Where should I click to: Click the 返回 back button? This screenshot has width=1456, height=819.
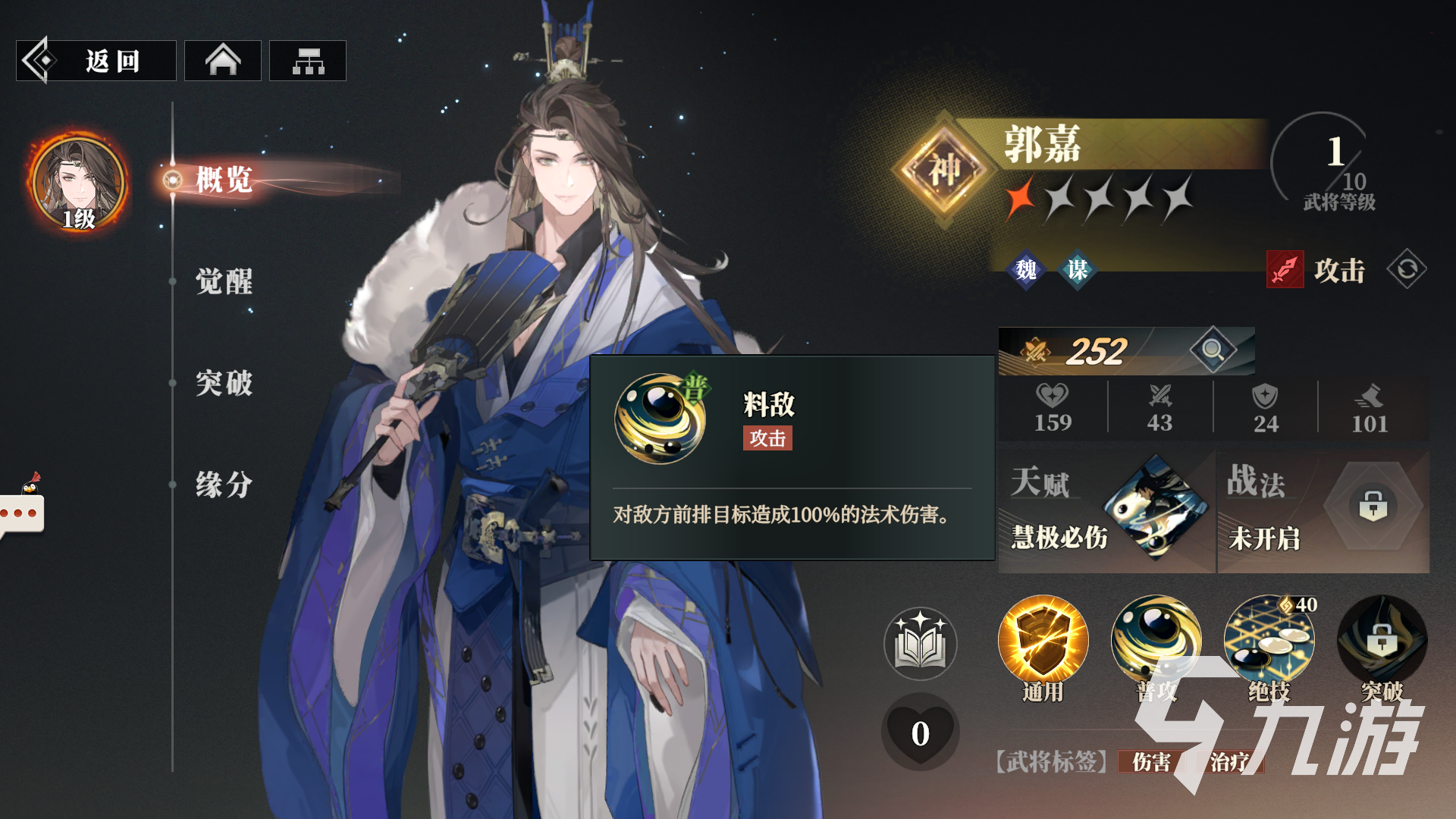[x=95, y=60]
